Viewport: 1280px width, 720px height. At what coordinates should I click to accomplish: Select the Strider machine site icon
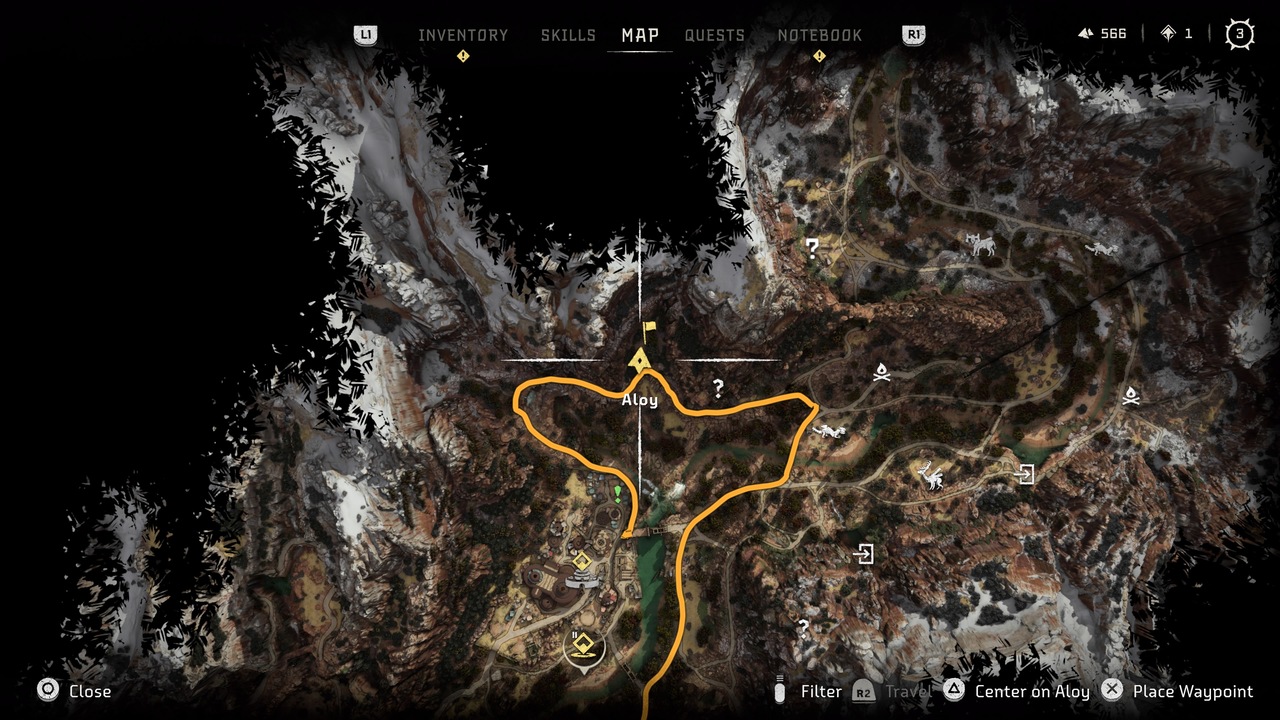pos(981,244)
